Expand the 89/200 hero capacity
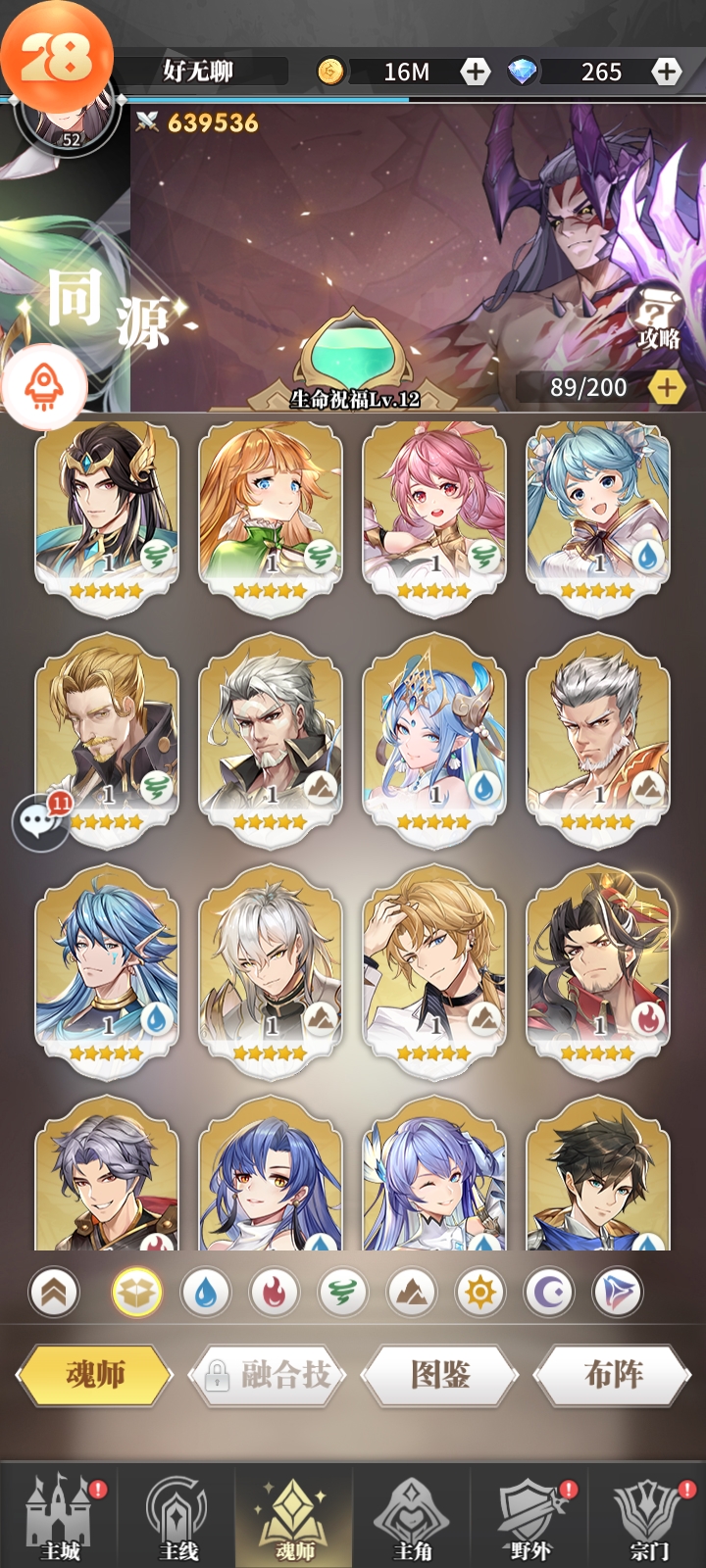 (x=667, y=388)
